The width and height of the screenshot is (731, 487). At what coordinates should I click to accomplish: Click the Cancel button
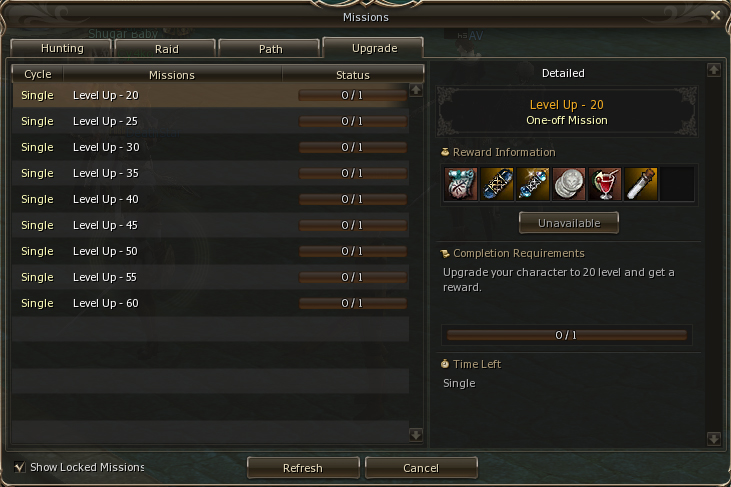(x=421, y=467)
